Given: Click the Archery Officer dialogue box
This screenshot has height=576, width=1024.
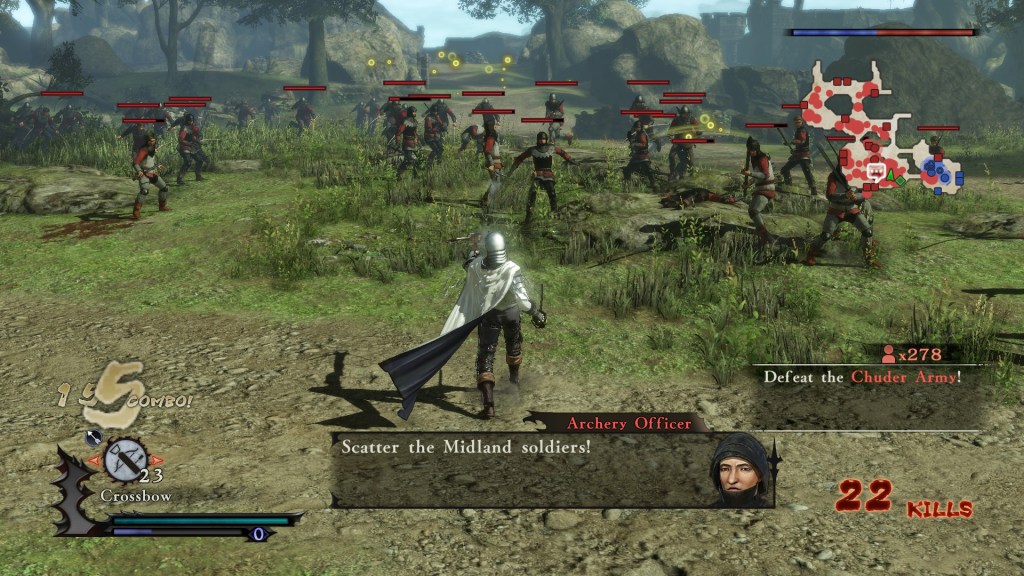Looking at the screenshot, I should [520, 468].
